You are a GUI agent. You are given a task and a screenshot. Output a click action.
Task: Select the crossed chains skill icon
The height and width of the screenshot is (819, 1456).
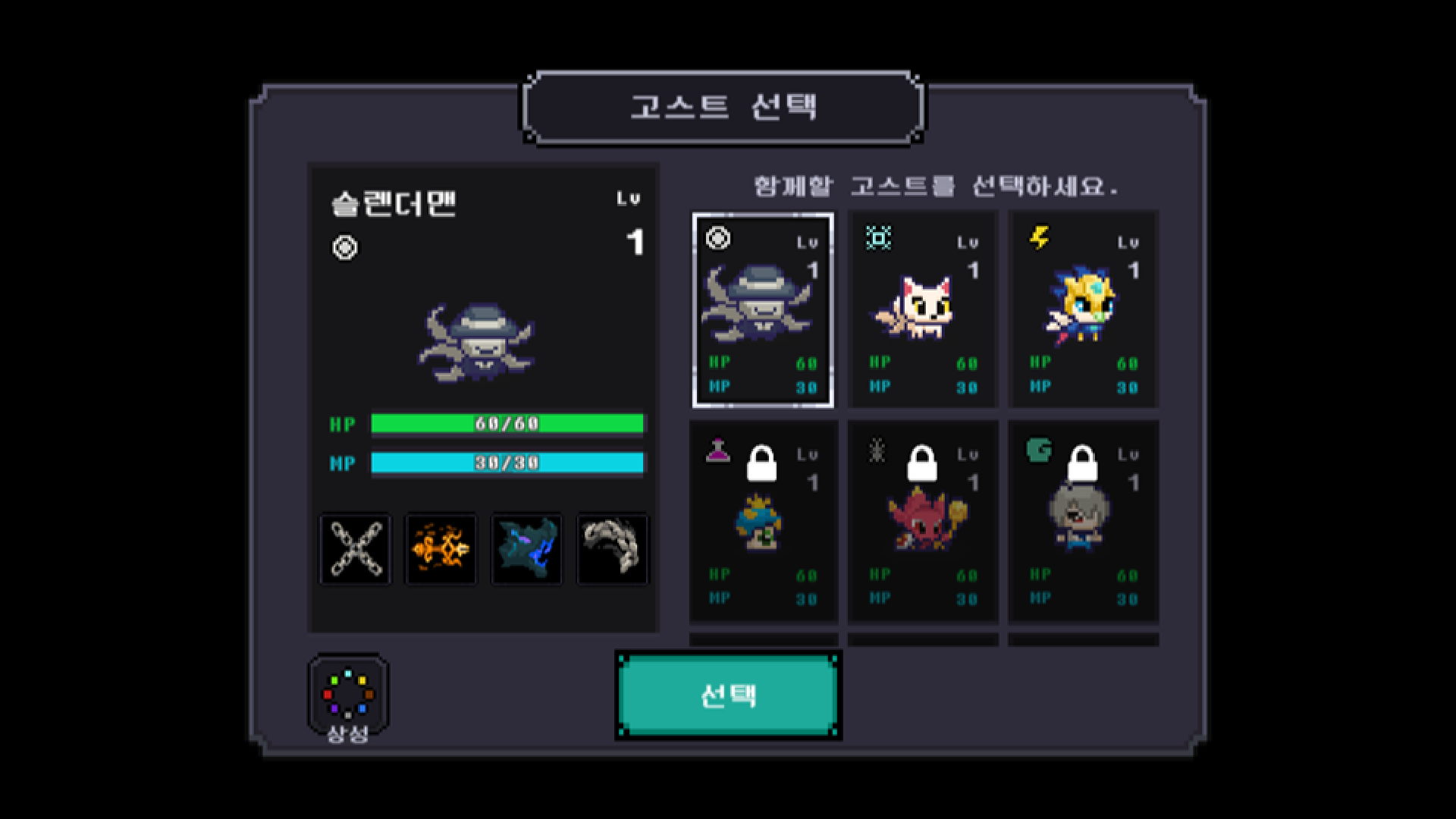coord(354,549)
